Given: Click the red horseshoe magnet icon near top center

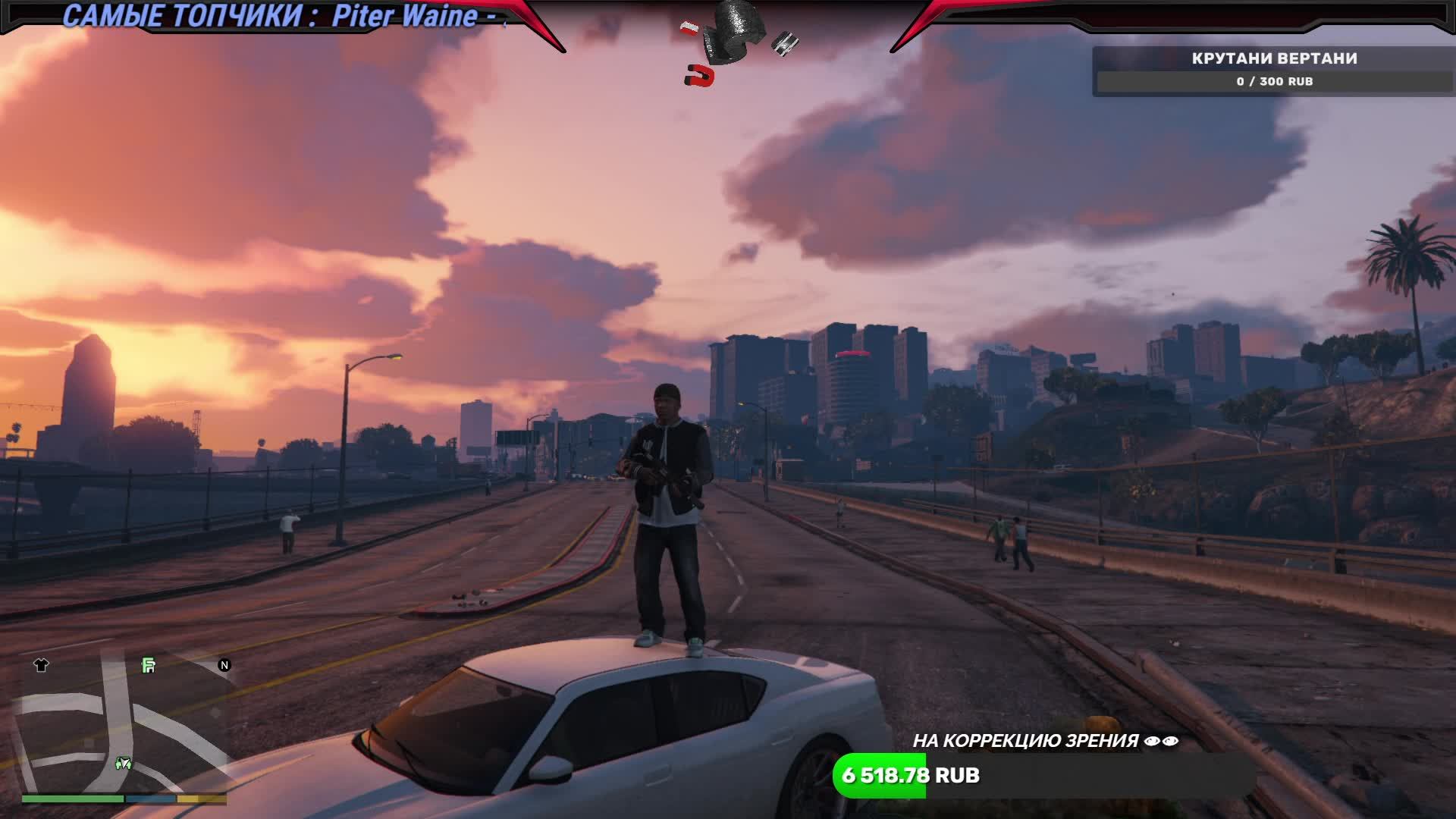Looking at the screenshot, I should [699, 74].
